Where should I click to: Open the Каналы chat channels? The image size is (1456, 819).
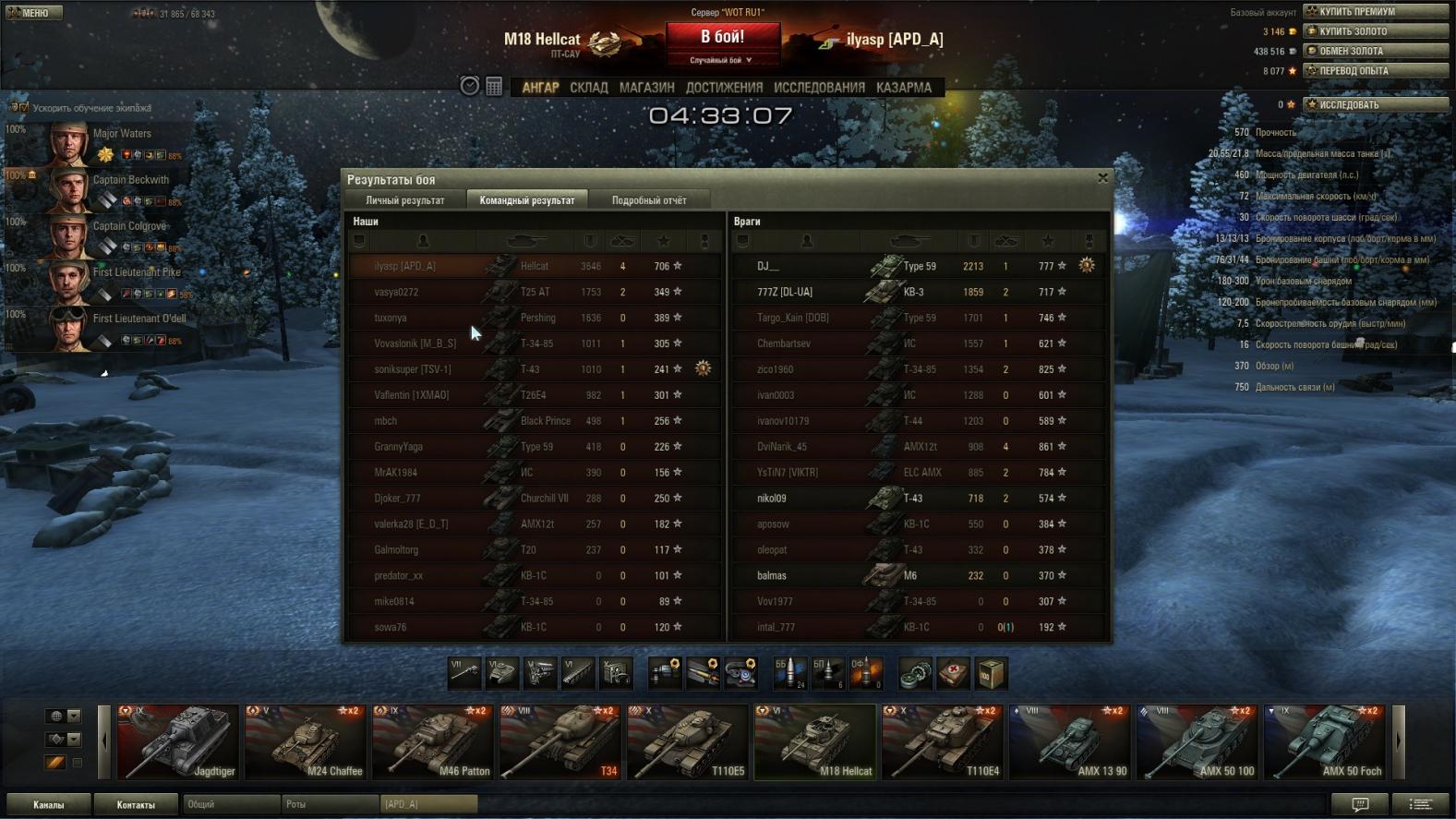(x=49, y=804)
